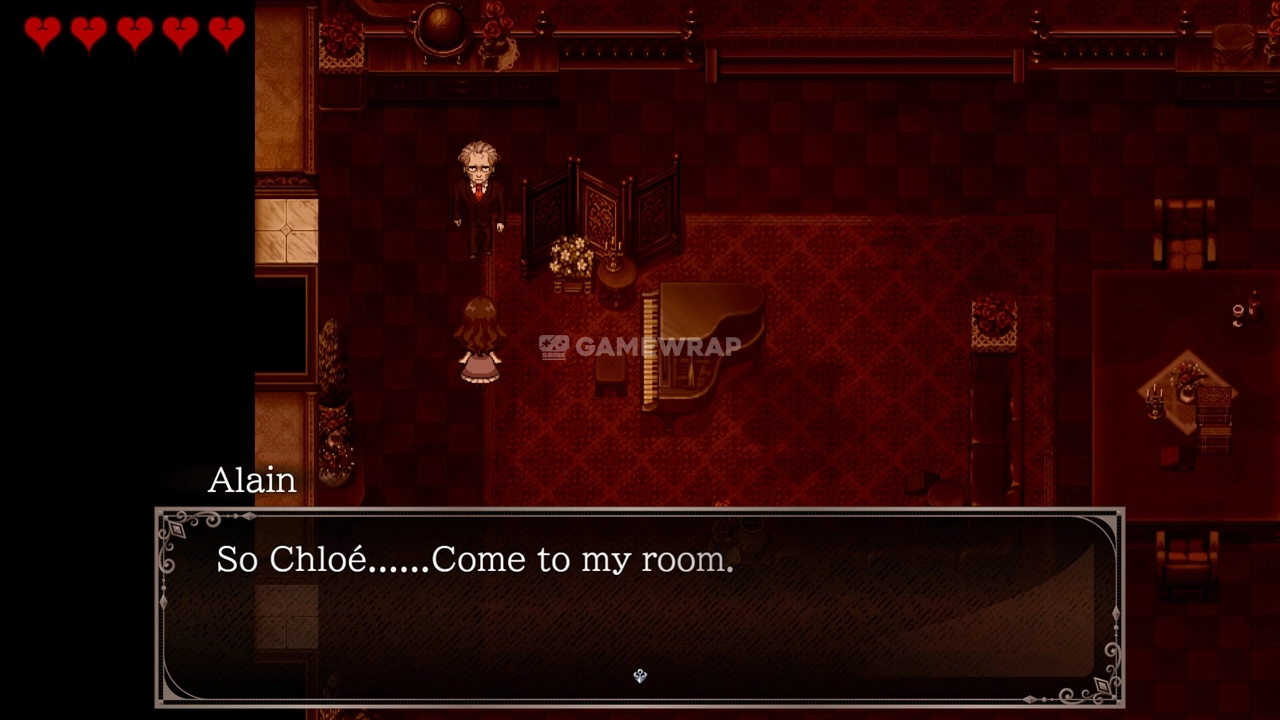1280x720 pixels.
Task: Click the dialogue continue indicator icon
Action: point(640,676)
